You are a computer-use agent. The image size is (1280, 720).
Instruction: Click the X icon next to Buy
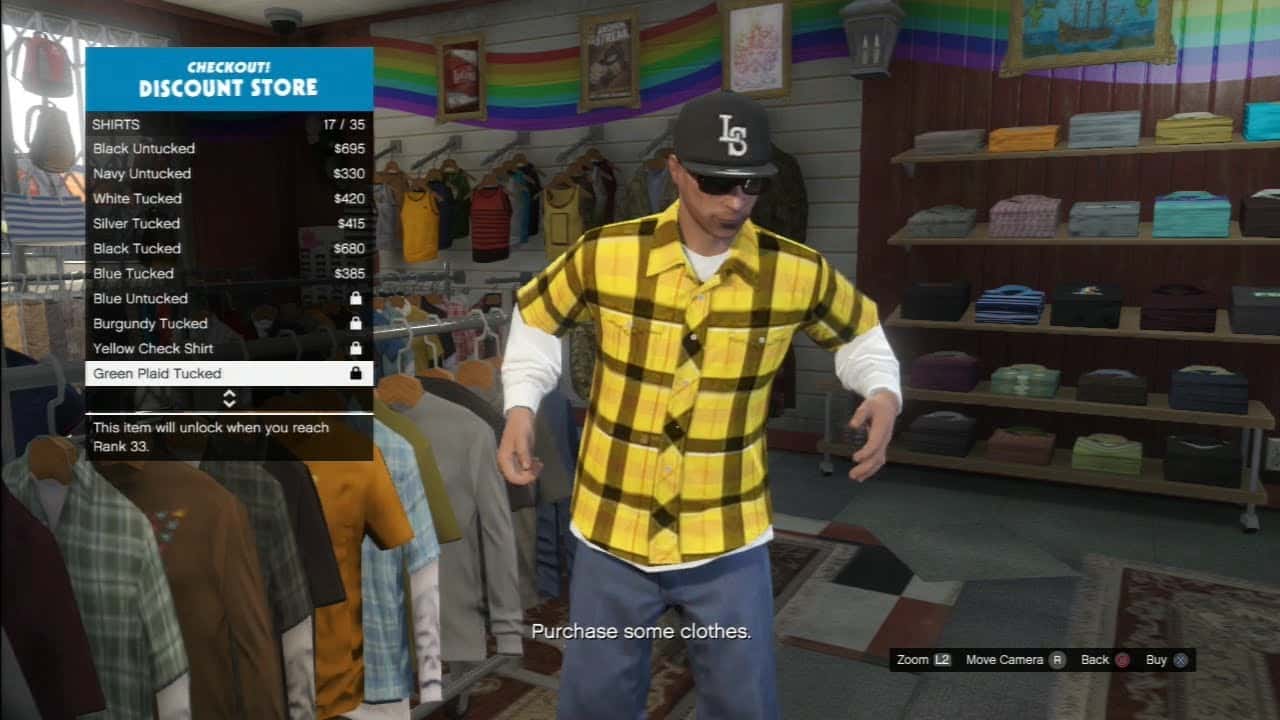coord(1180,660)
